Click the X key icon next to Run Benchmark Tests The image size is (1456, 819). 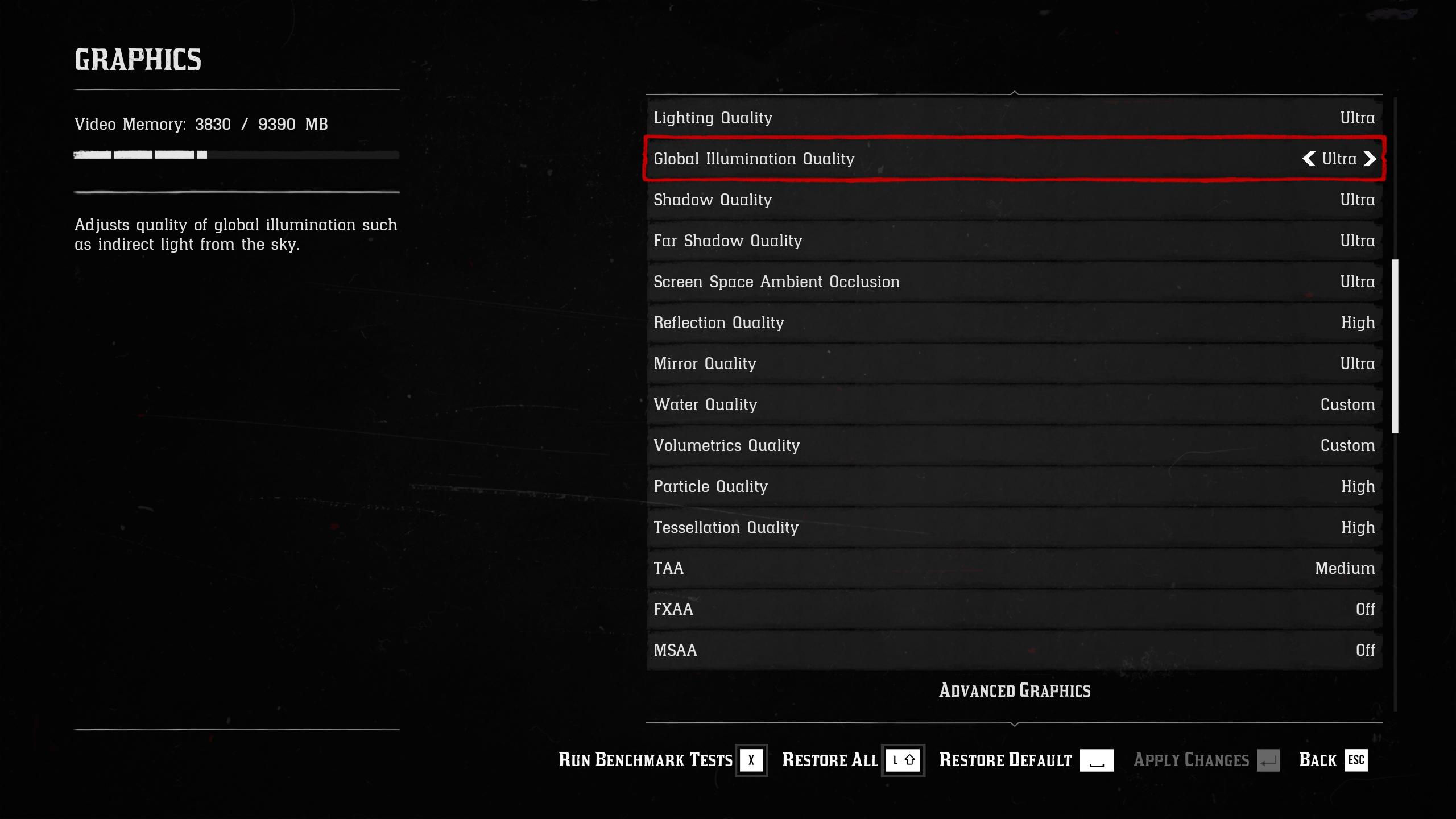pyautogui.click(x=751, y=760)
